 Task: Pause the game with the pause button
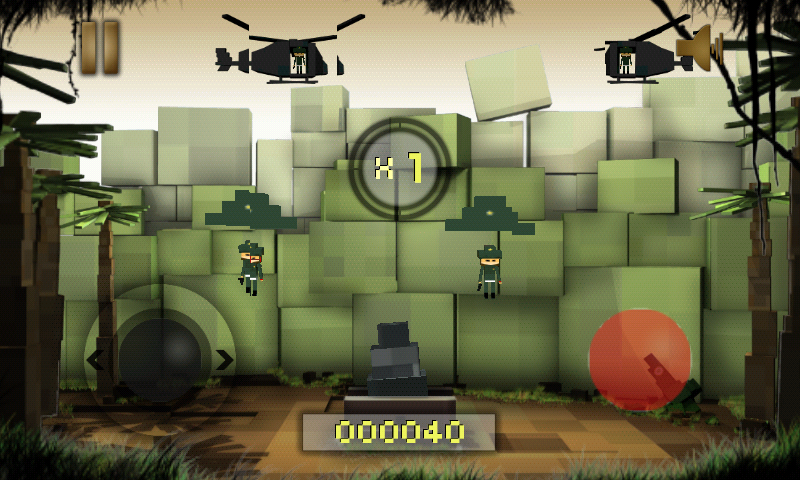[x=100, y=47]
